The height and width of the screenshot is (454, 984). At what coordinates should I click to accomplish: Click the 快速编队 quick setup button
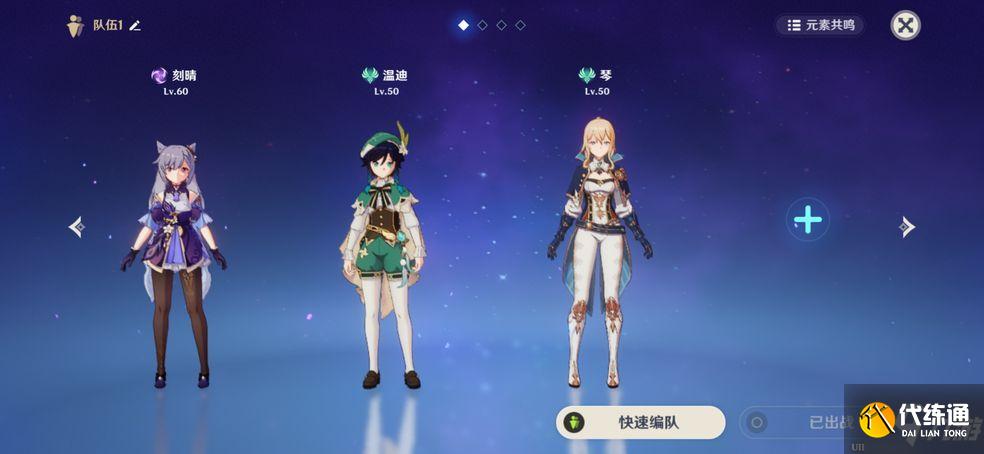click(x=640, y=422)
